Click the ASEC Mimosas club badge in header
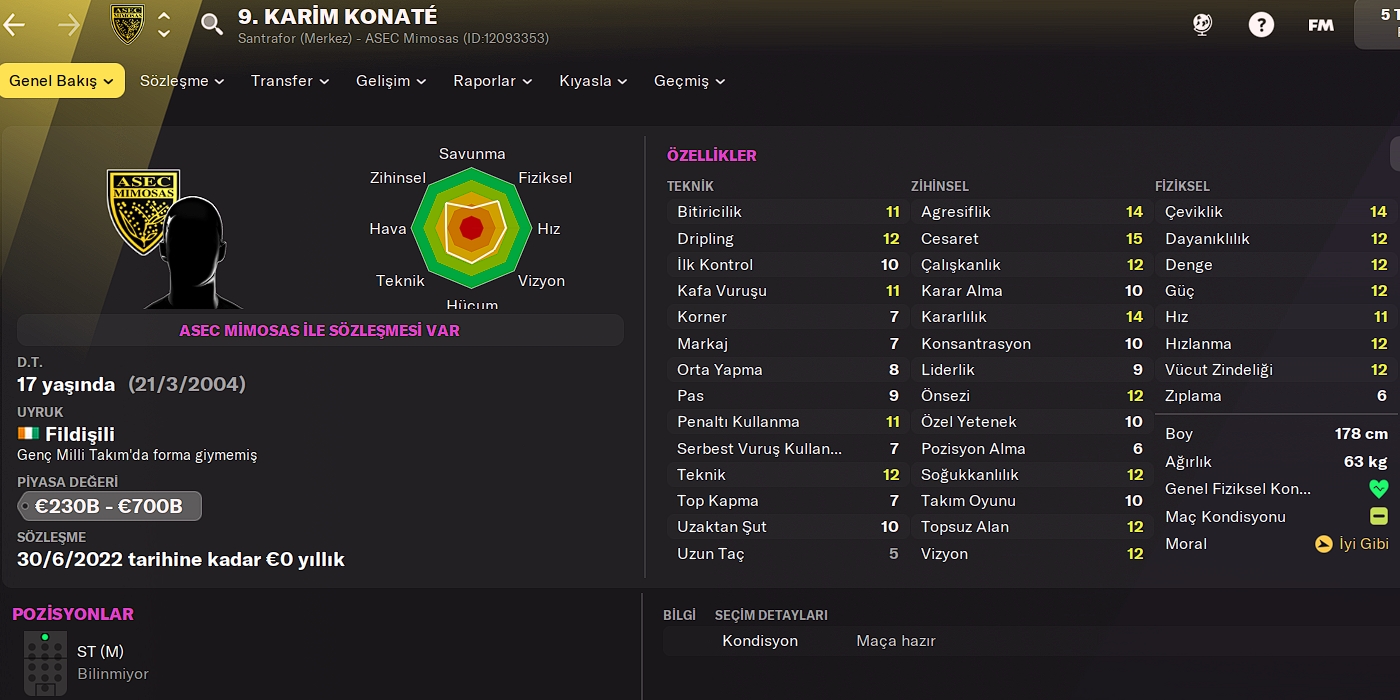The width and height of the screenshot is (1400, 700). coord(127,25)
